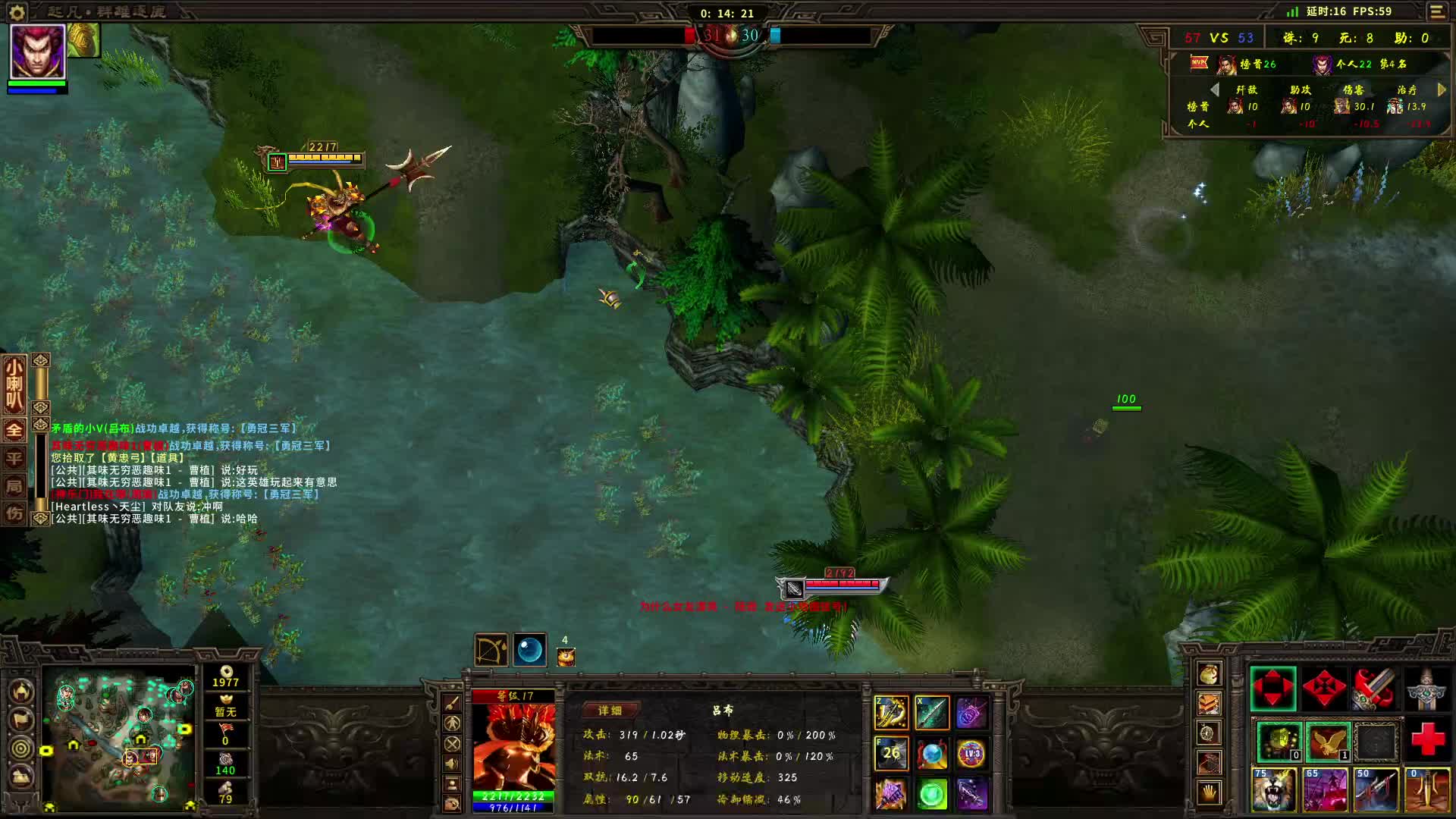Screen dimensions: 1456x819
Task: Open the 小喇叭 megaphone chat button
Action: click(14, 384)
